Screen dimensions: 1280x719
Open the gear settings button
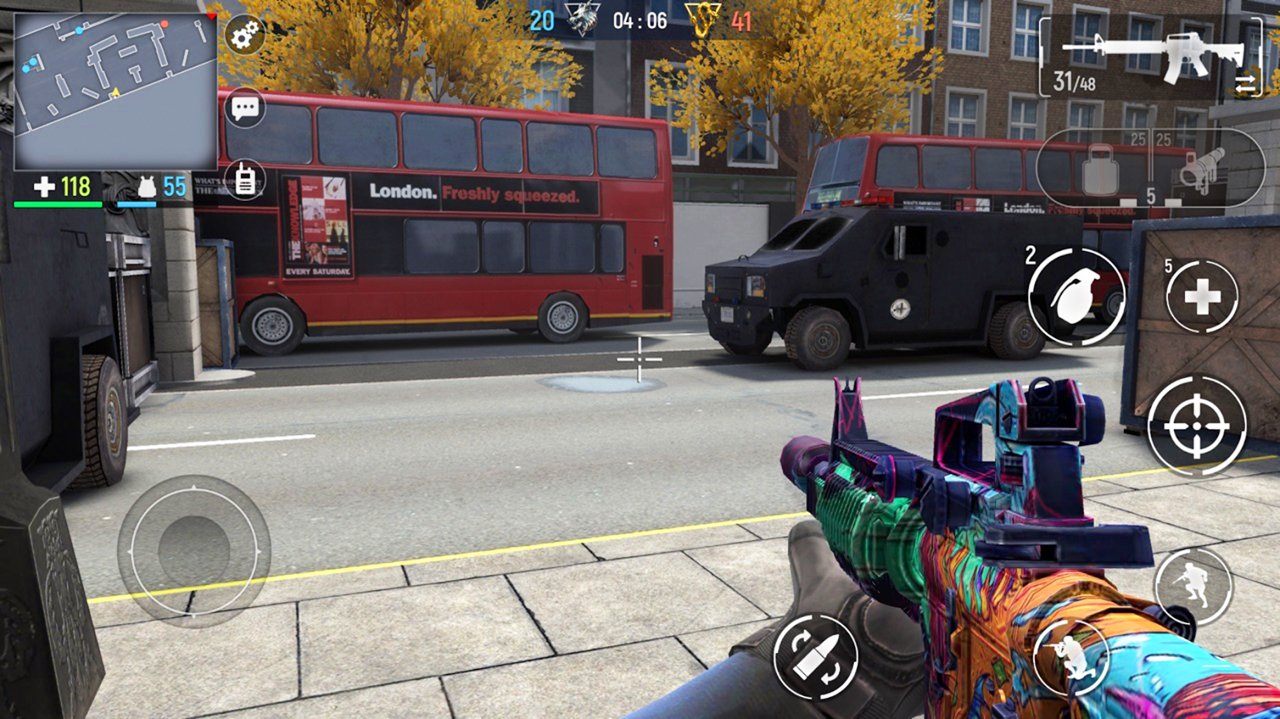(243, 37)
